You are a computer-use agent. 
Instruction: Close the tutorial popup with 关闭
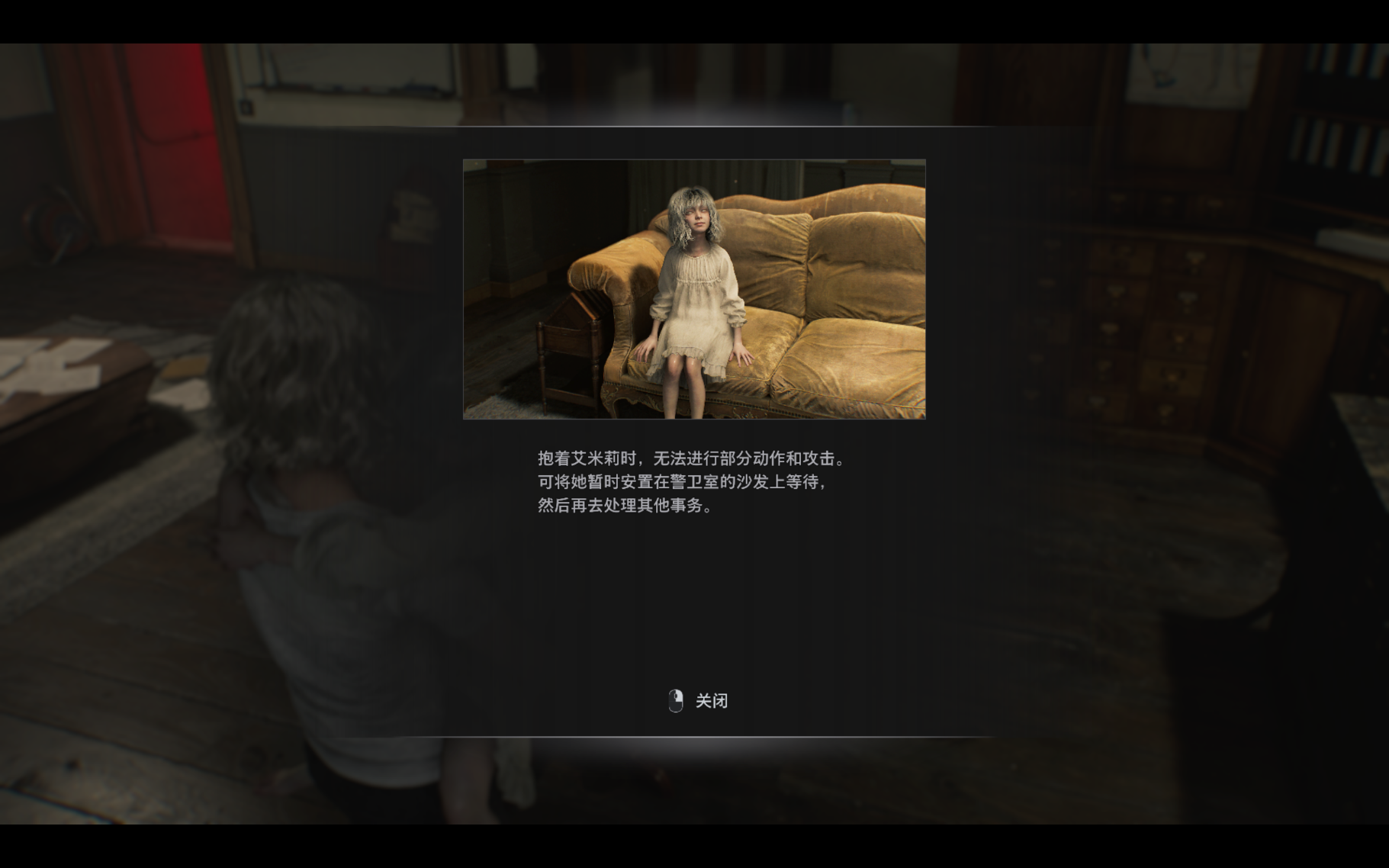[709, 700]
